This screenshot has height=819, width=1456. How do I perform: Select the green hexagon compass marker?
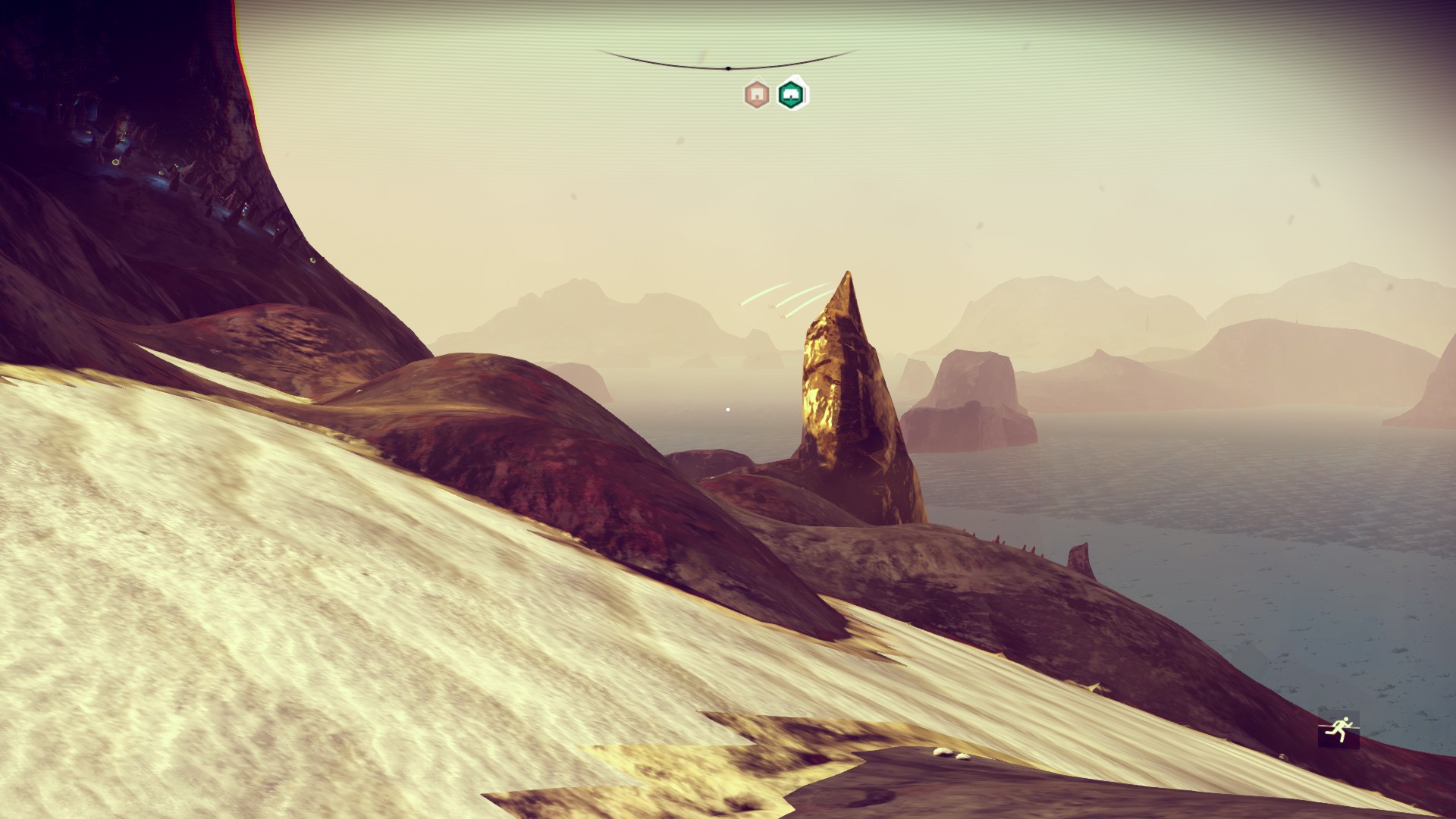792,94
